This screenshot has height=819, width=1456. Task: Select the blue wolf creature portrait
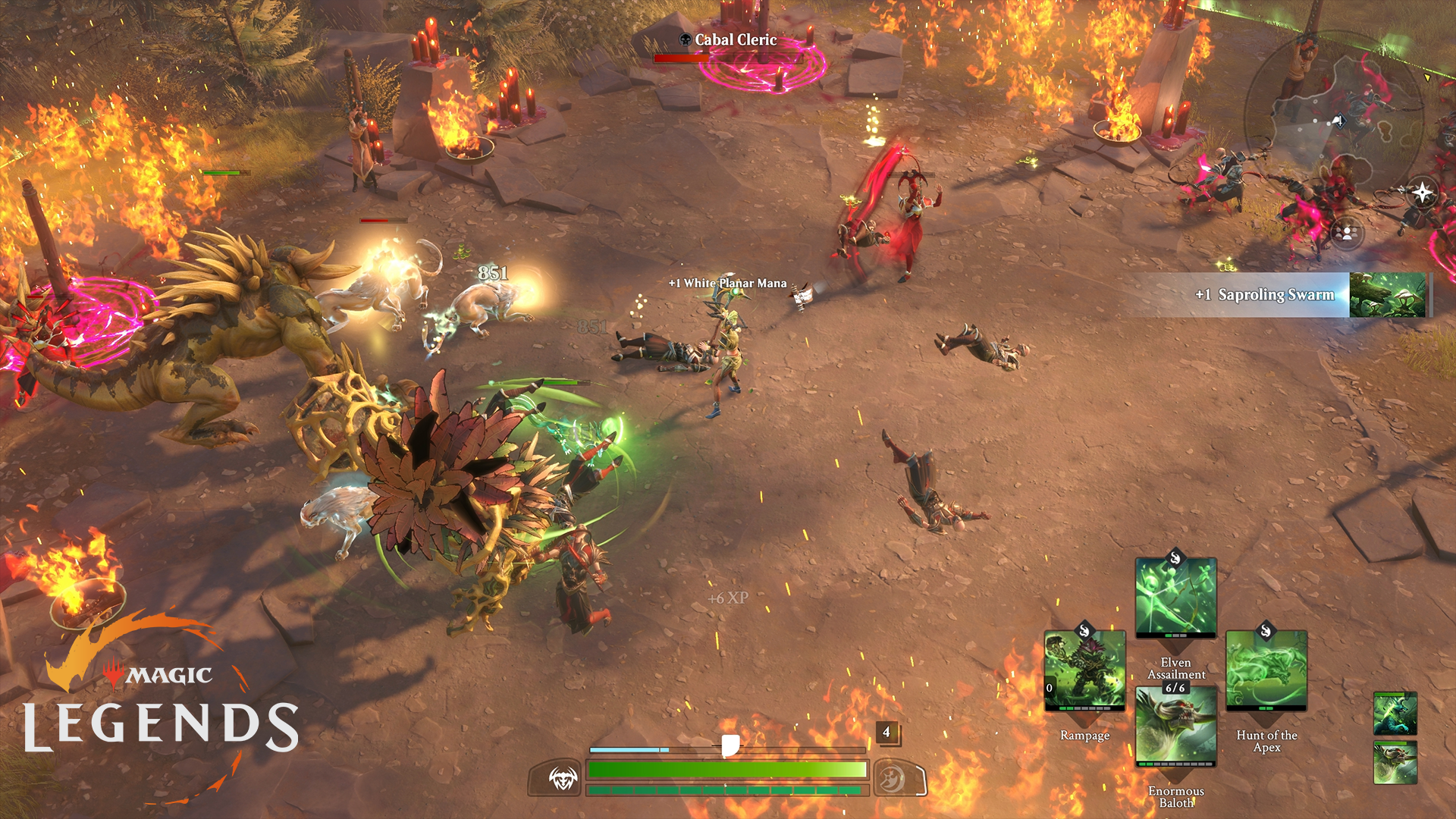1395,714
